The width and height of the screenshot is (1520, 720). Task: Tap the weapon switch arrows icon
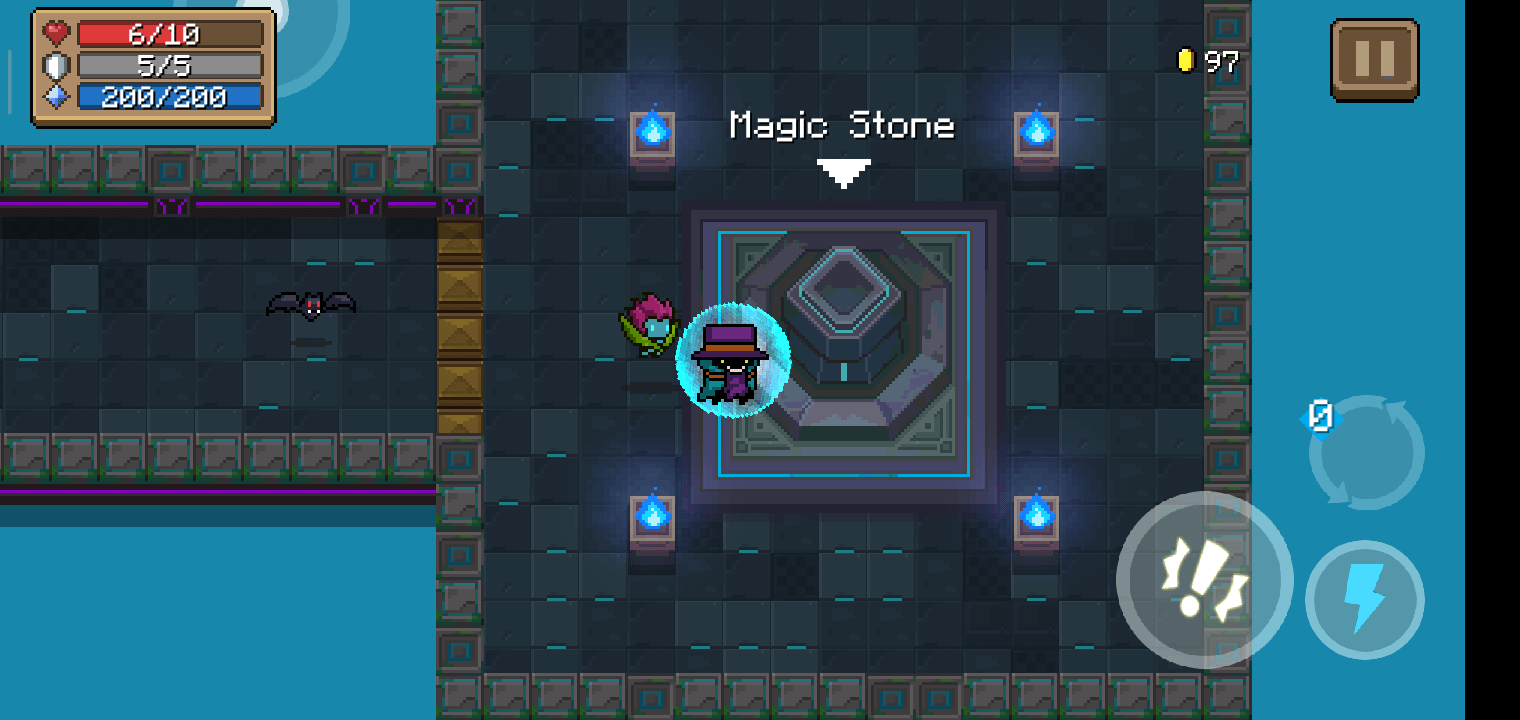click(1367, 451)
